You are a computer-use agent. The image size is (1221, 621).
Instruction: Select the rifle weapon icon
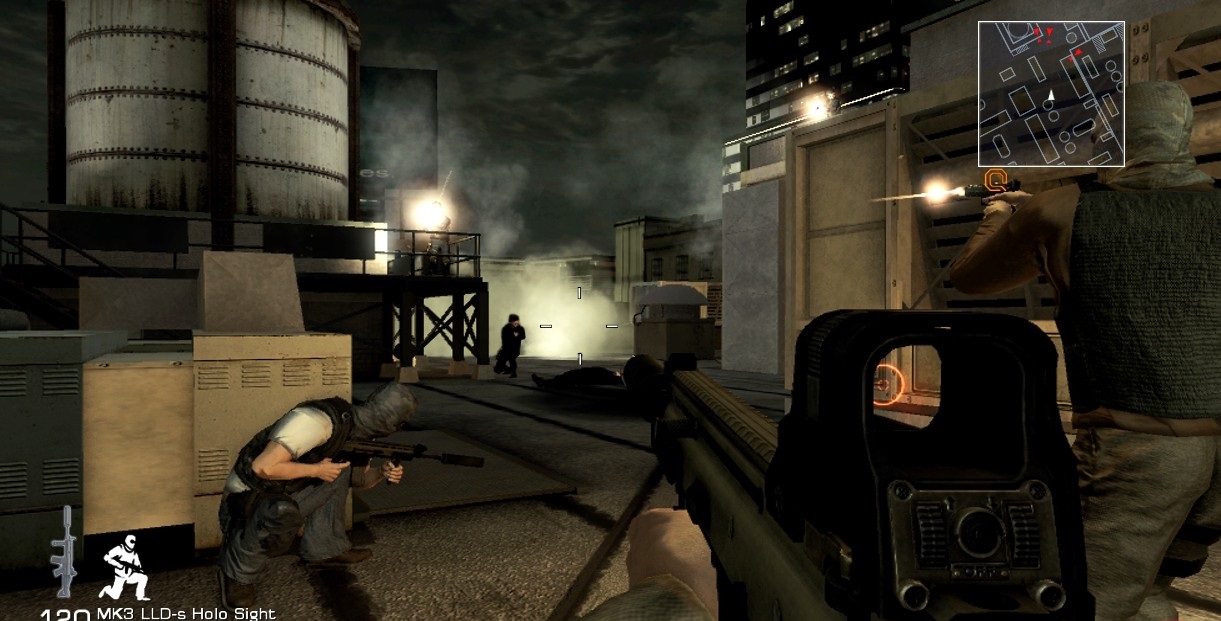click(64, 553)
